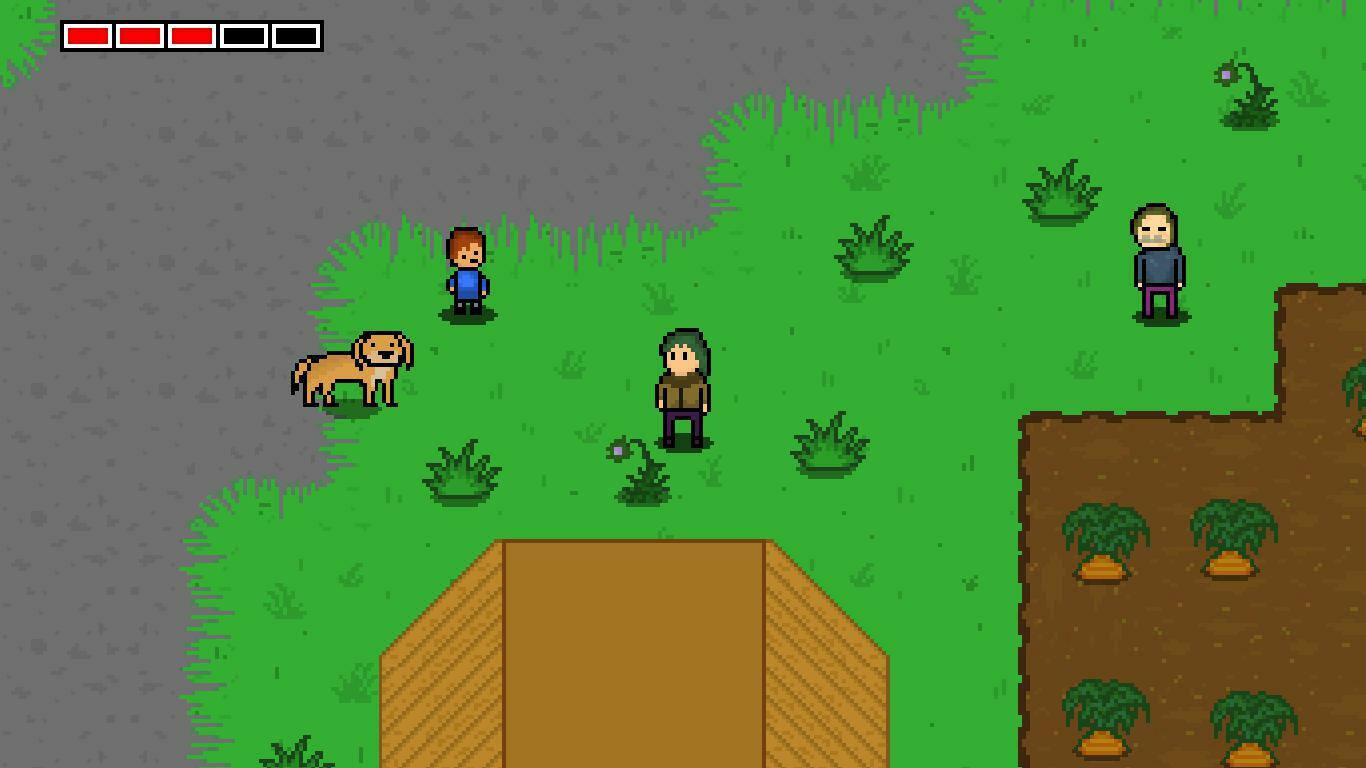Image resolution: width=1366 pixels, height=768 pixels.
Task: Click the grass tuft beside the dog
Action: (460, 470)
